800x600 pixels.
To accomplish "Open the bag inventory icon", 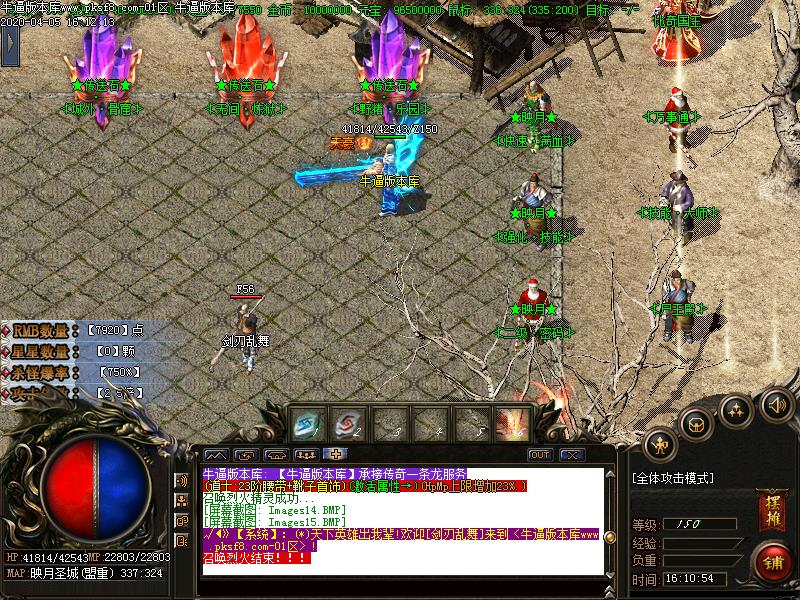I will [x=697, y=423].
